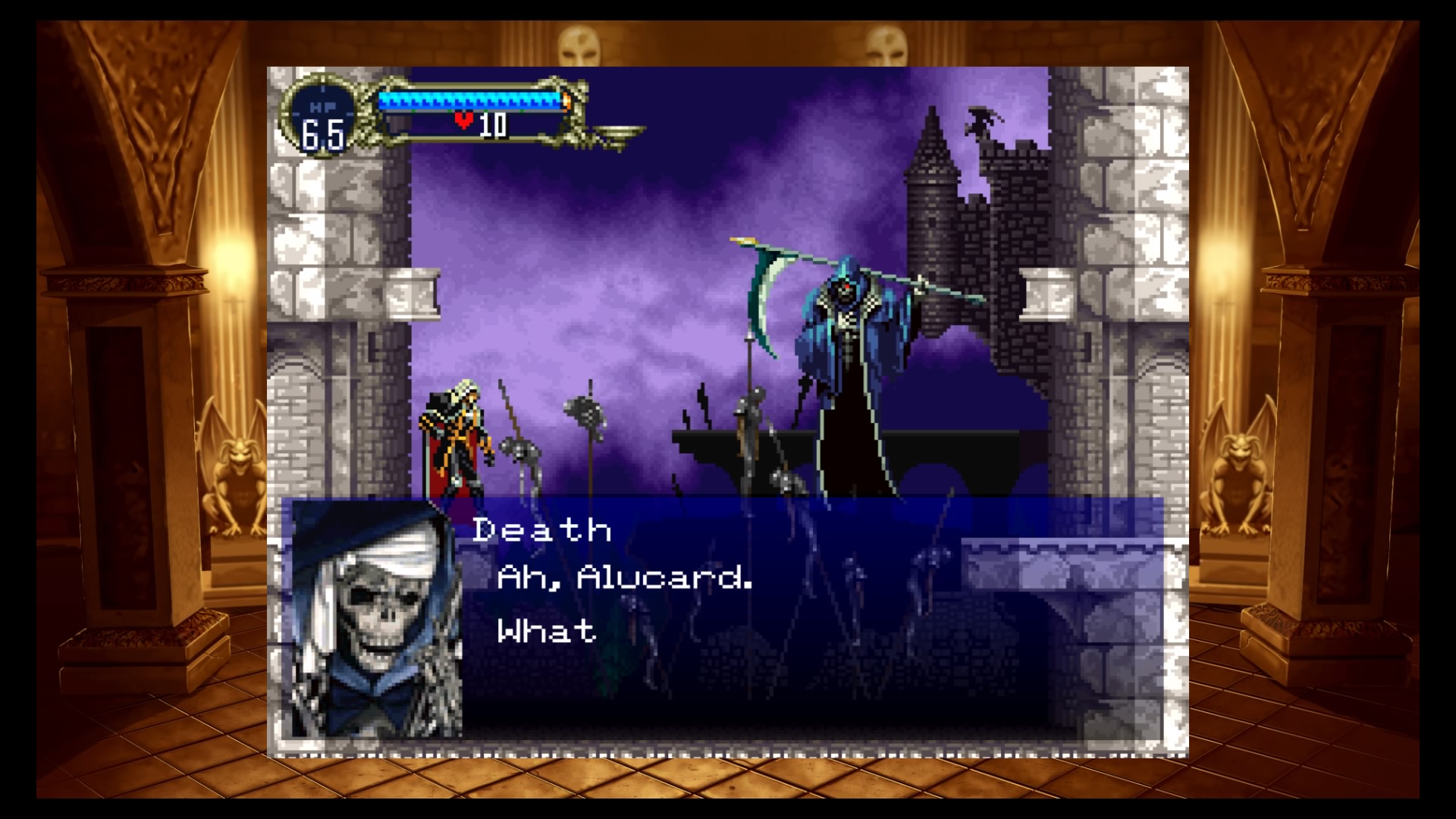The height and width of the screenshot is (819, 1456).
Task: Click Alucard standing on the bridge
Action: tap(455, 440)
